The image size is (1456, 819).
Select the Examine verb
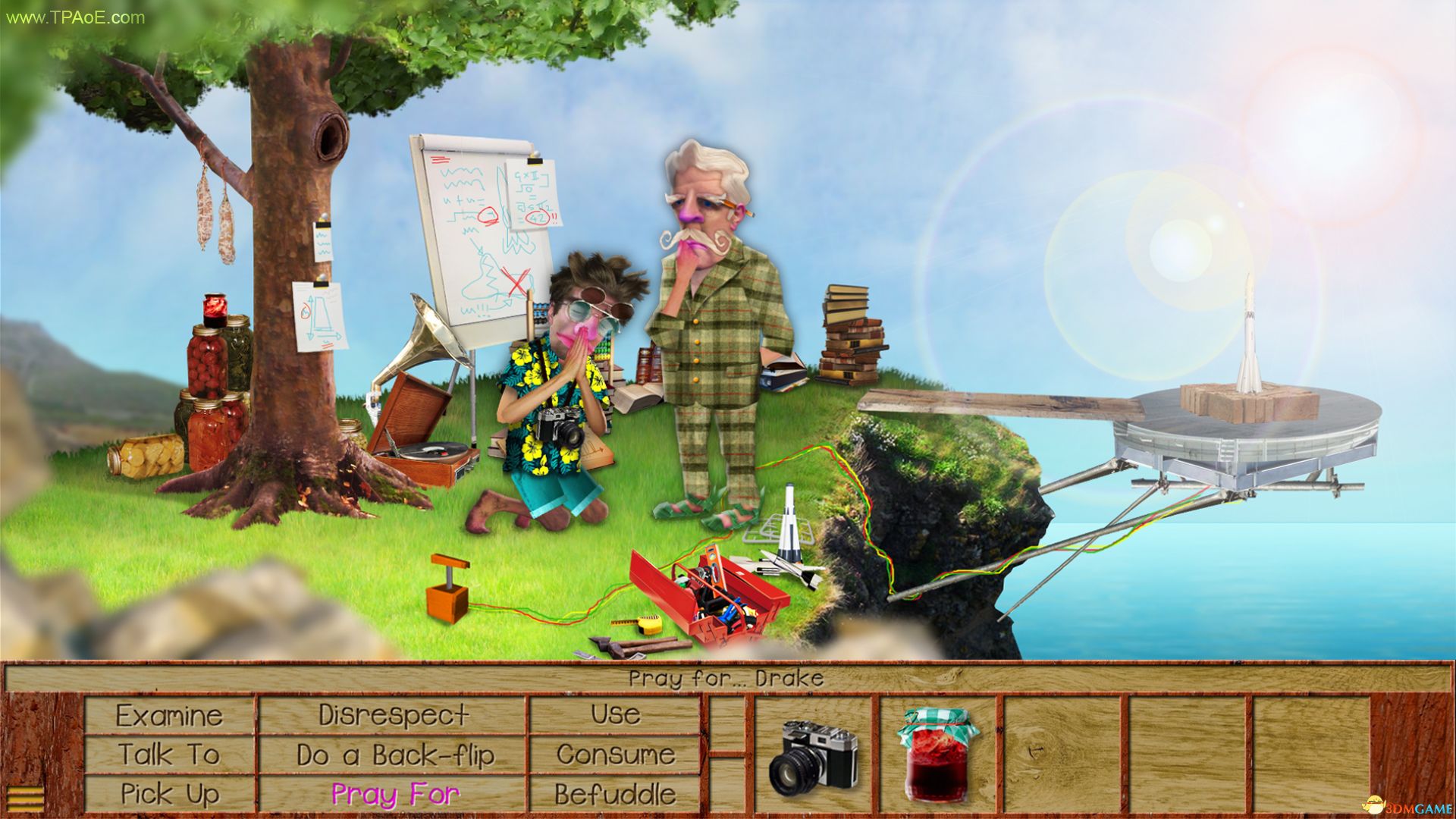coord(168,714)
